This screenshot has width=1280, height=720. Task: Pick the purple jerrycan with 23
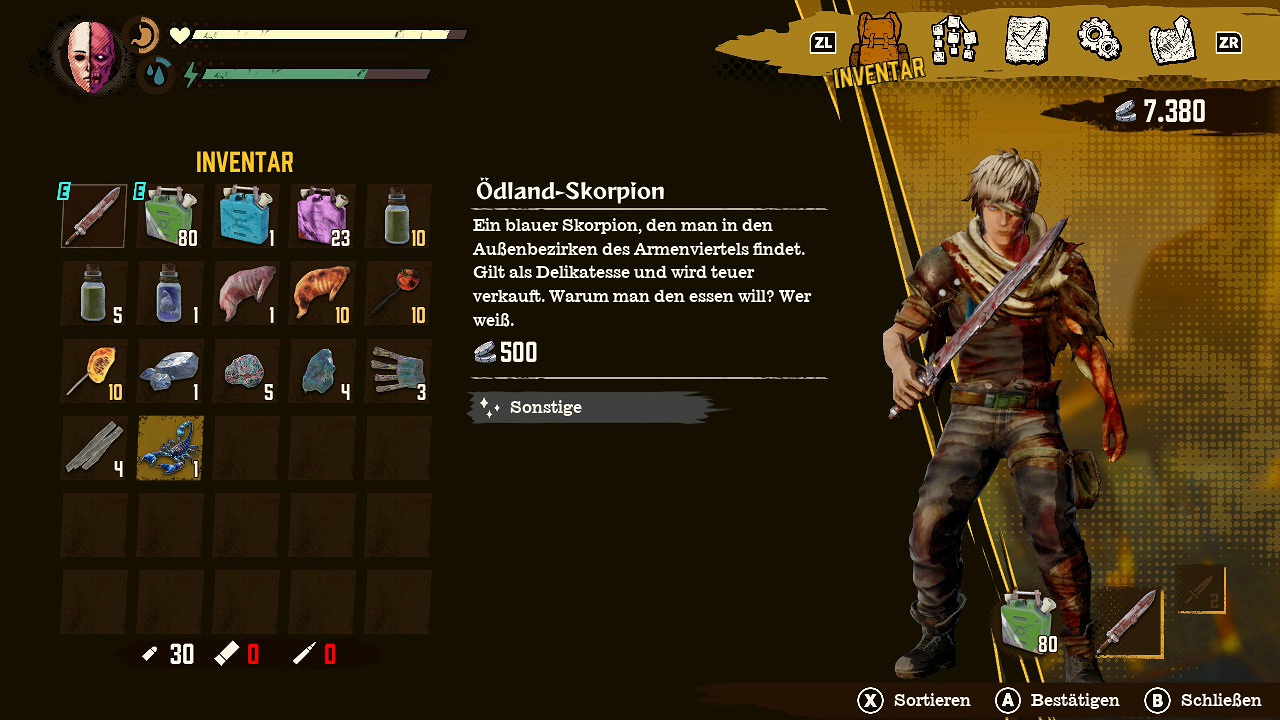click(x=322, y=215)
